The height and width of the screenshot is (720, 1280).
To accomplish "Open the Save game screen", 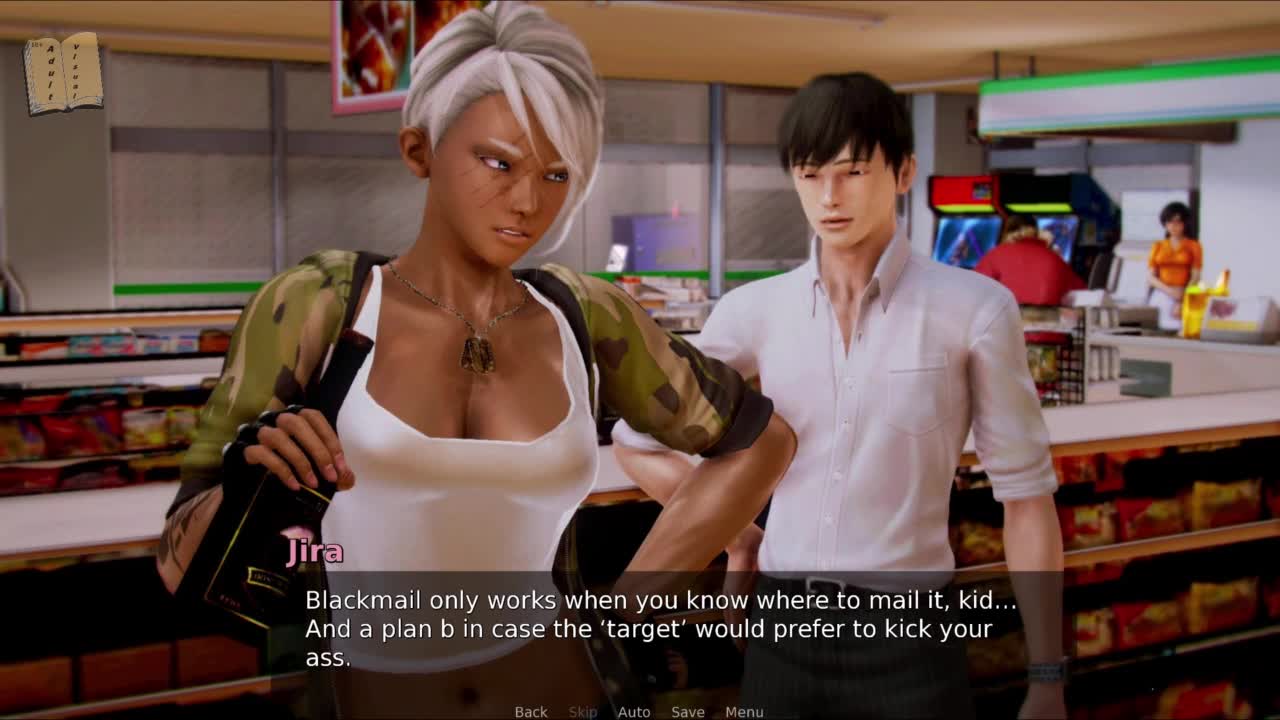I will point(688,712).
